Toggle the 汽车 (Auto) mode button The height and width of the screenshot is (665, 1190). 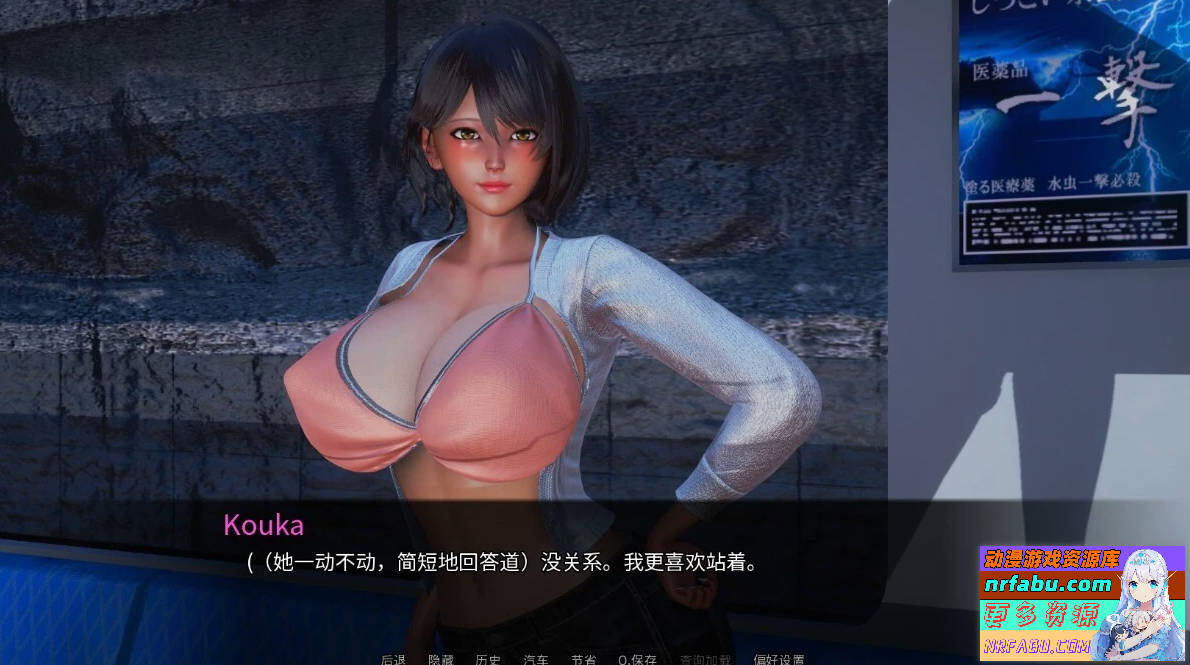(536, 659)
